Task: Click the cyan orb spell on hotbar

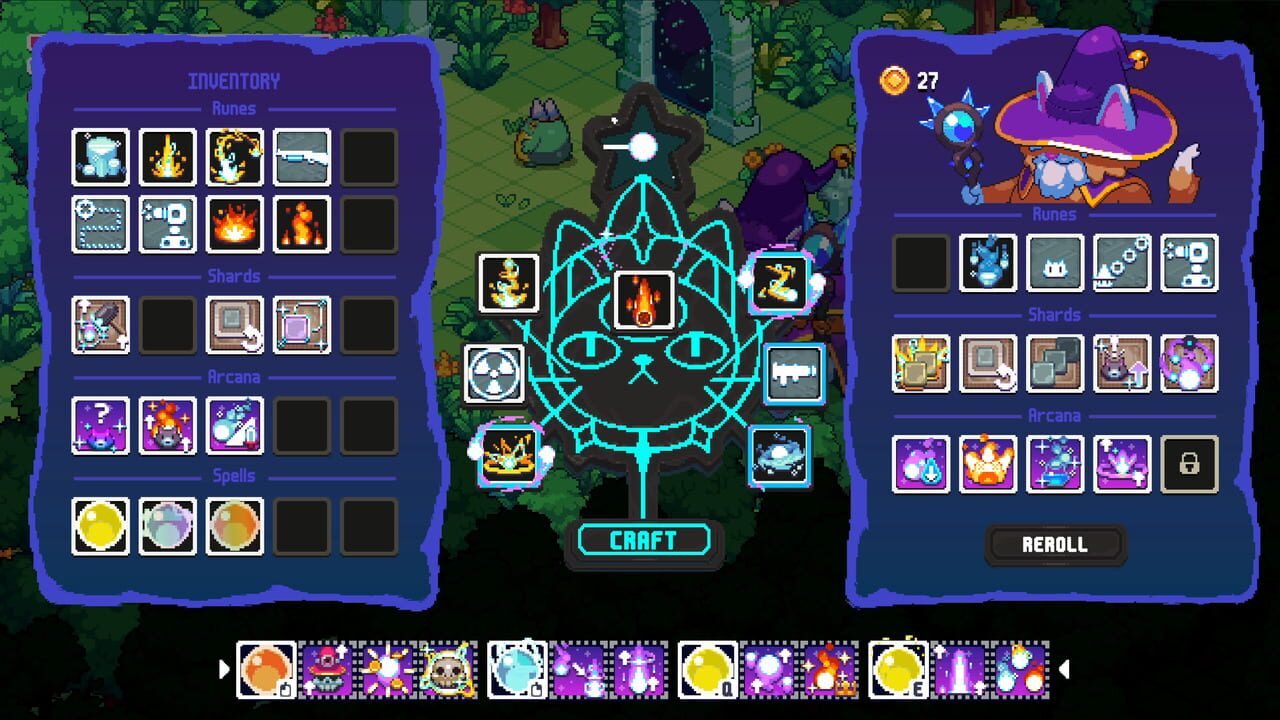Action: [x=517, y=670]
